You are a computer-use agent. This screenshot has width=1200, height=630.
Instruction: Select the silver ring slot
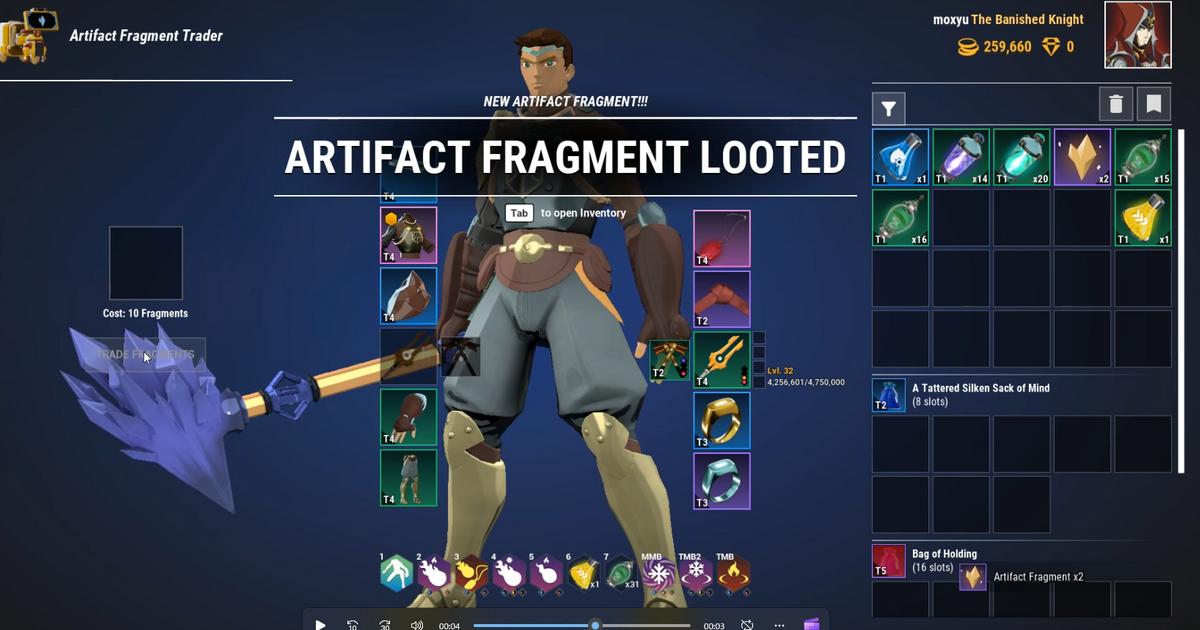[722, 481]
